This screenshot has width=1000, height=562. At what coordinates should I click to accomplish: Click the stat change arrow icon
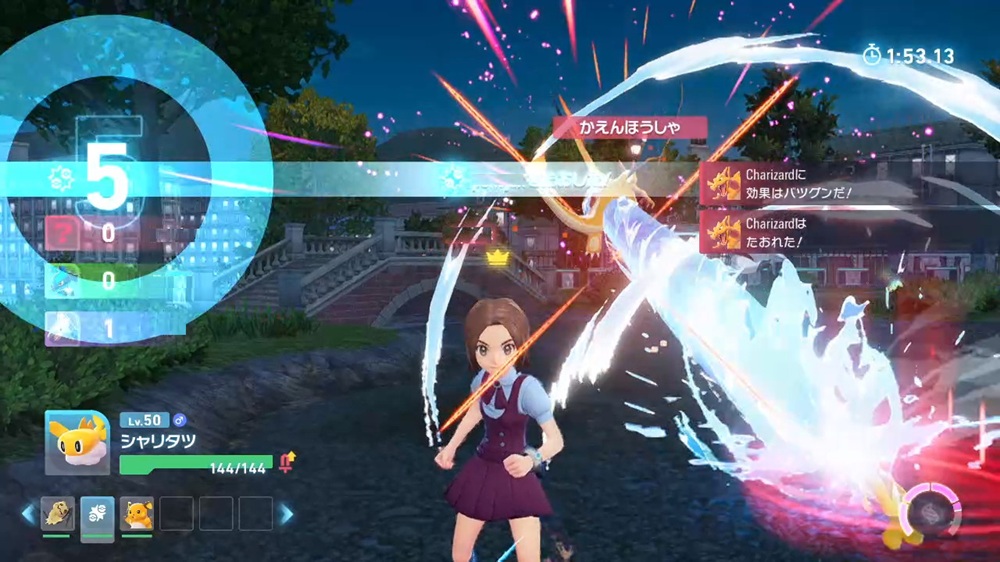pos(289,461)
